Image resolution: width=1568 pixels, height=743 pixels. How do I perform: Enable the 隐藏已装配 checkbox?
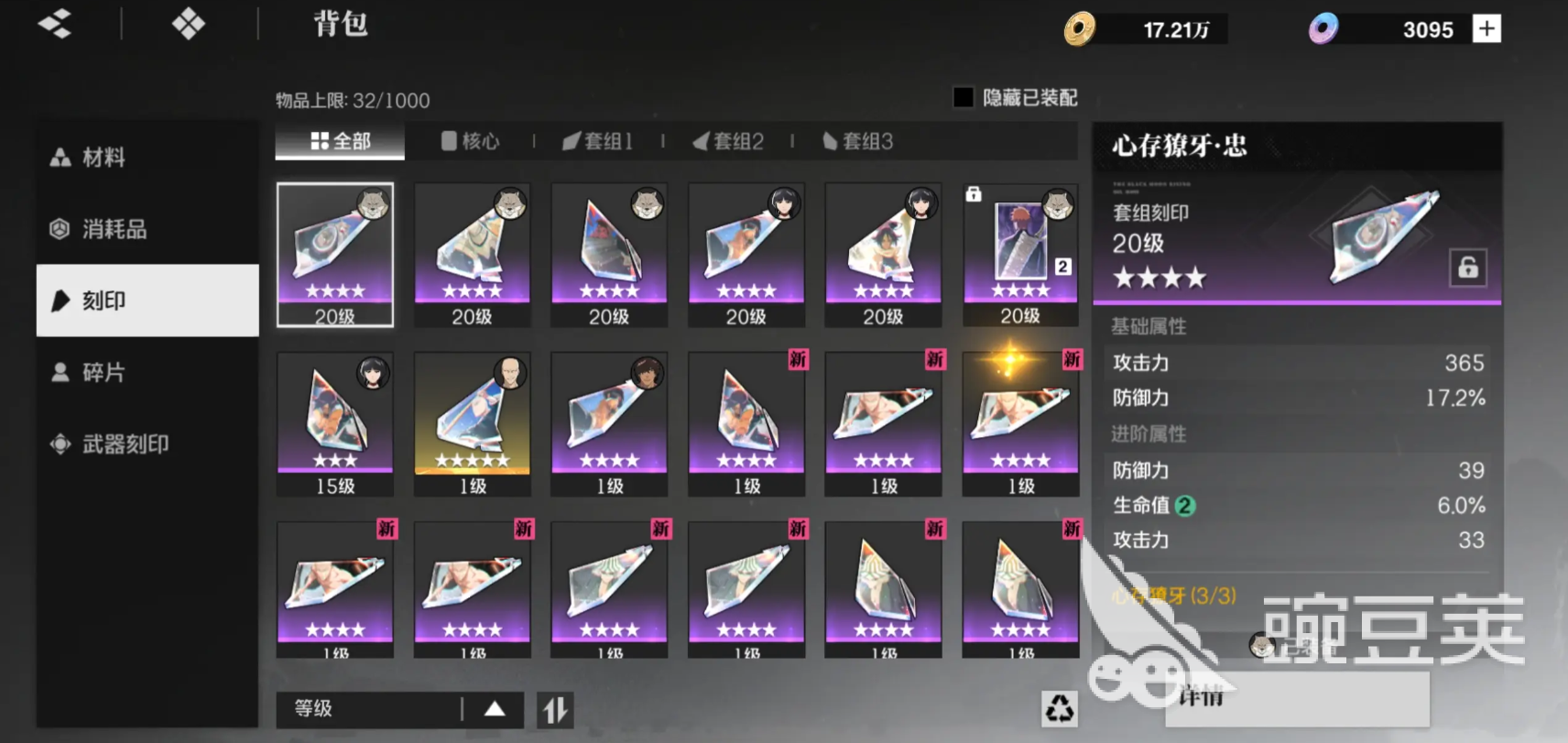(x=963, y=97)
